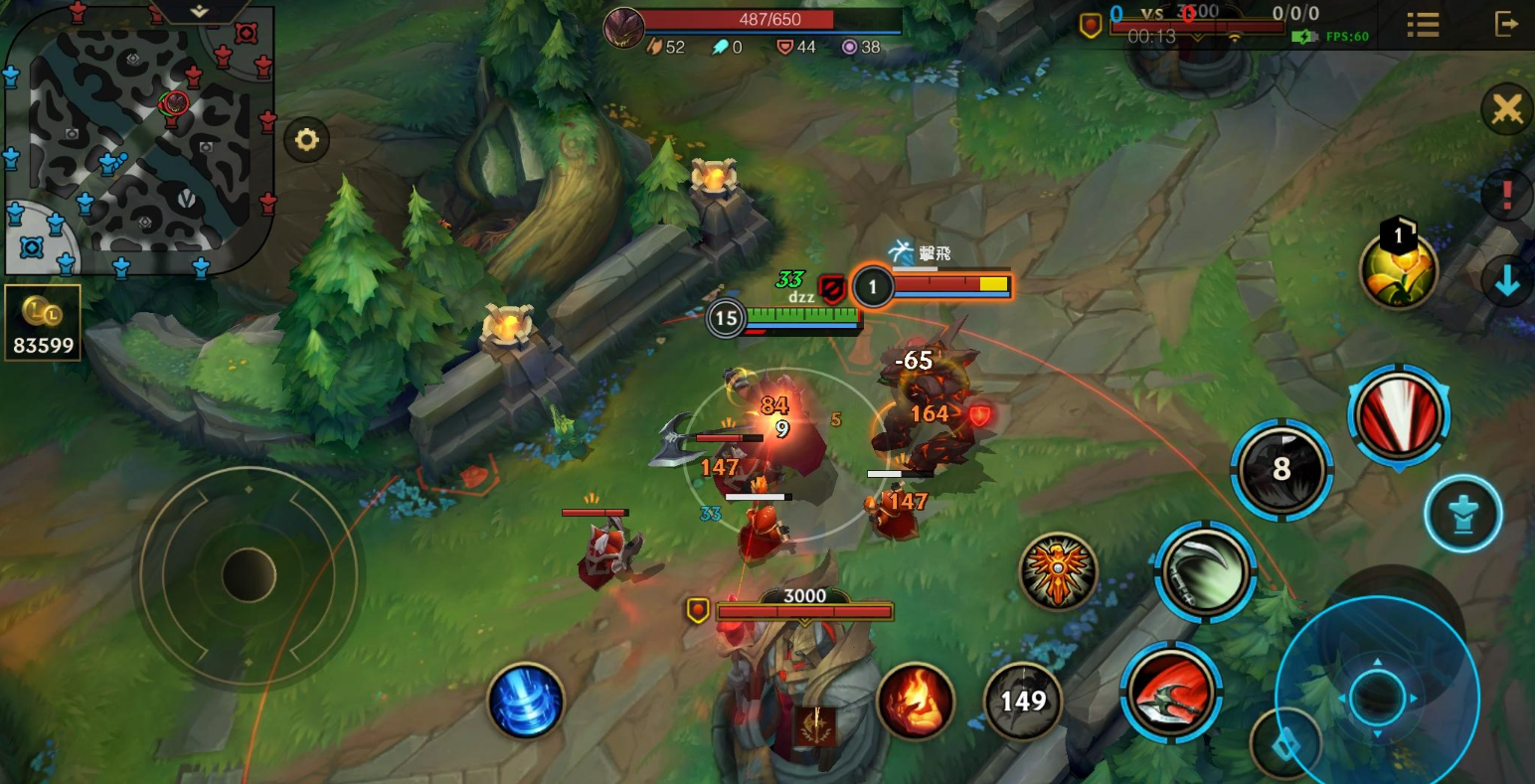This screenshot has height=784, width=1535.
Task: Activate the green claw slash ability
Action: (1204, 571)
